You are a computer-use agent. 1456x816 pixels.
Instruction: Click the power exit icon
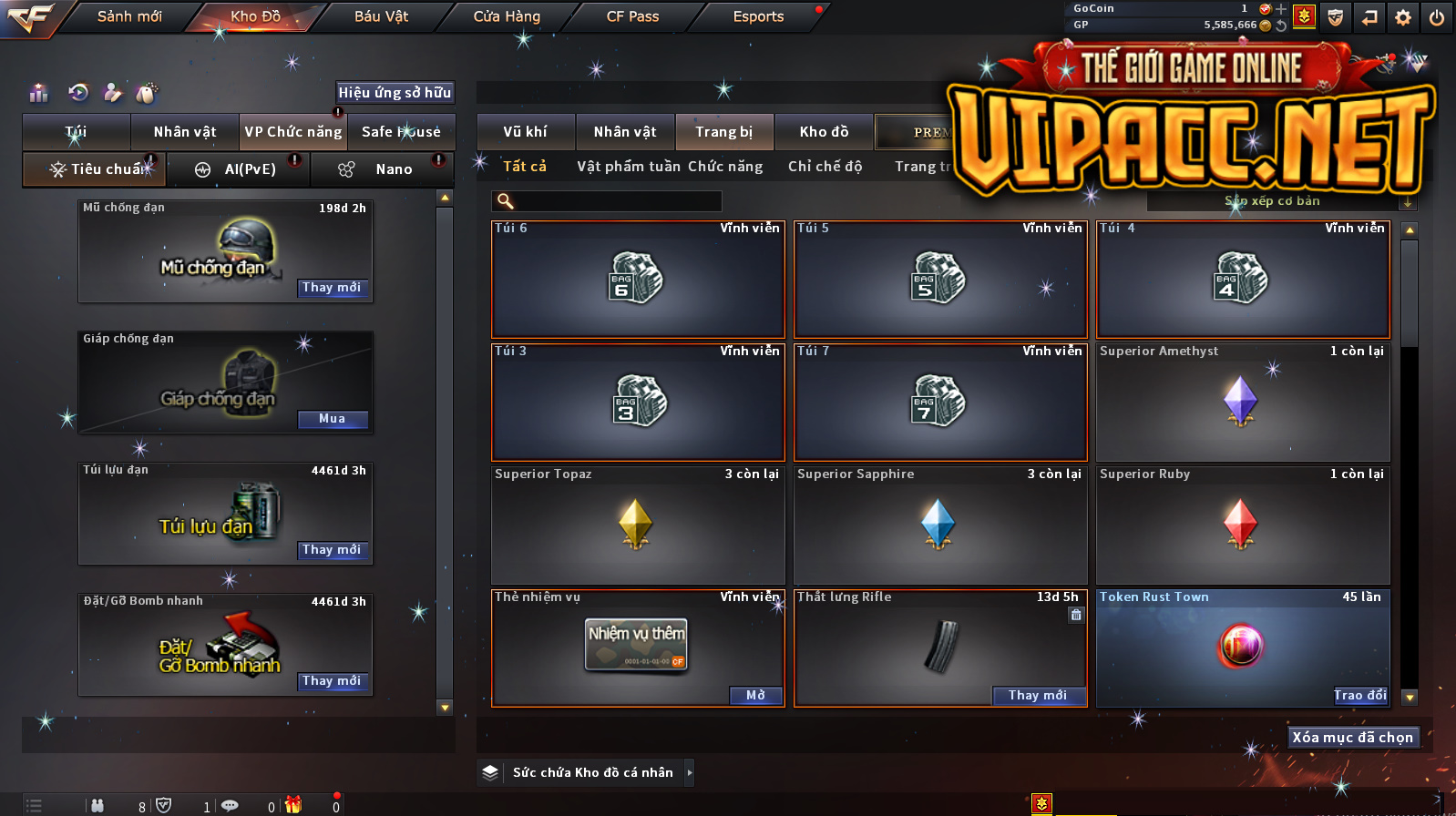pyautogui.click(x=1437, y=17)
